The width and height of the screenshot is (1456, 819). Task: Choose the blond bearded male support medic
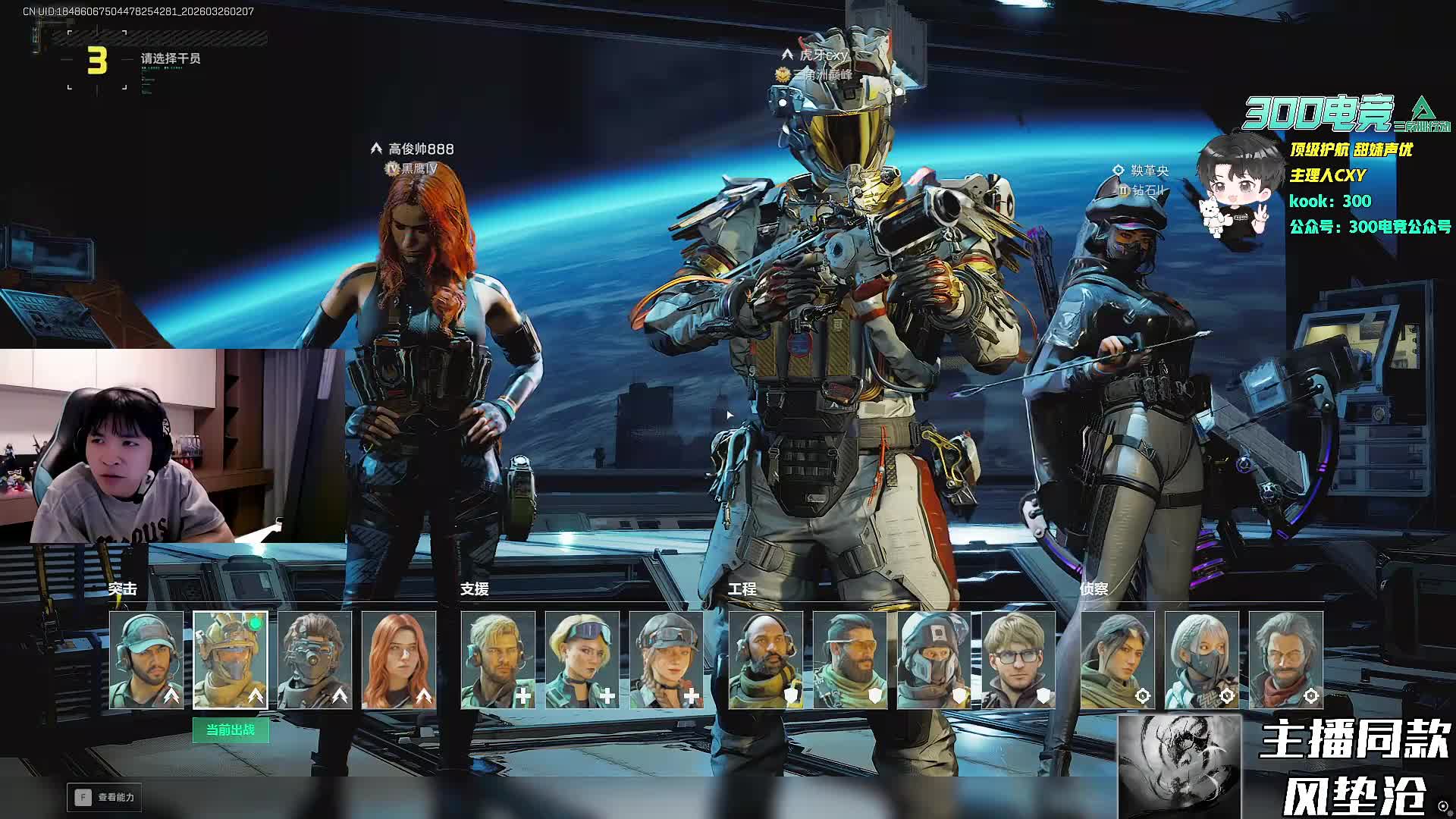[498, 660]
